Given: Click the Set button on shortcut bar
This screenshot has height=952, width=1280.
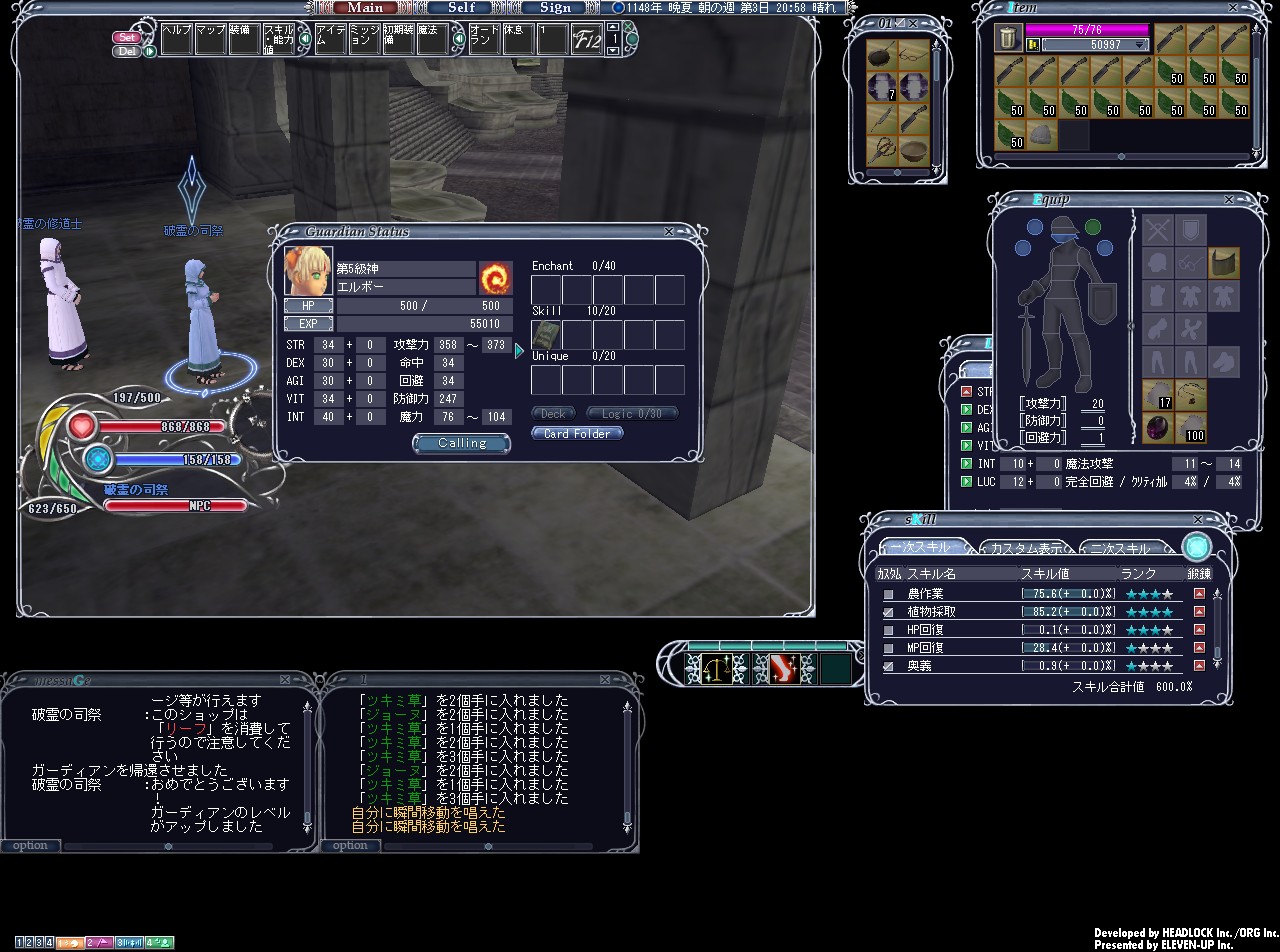Looking at the screenshot, I should point(127,38).
